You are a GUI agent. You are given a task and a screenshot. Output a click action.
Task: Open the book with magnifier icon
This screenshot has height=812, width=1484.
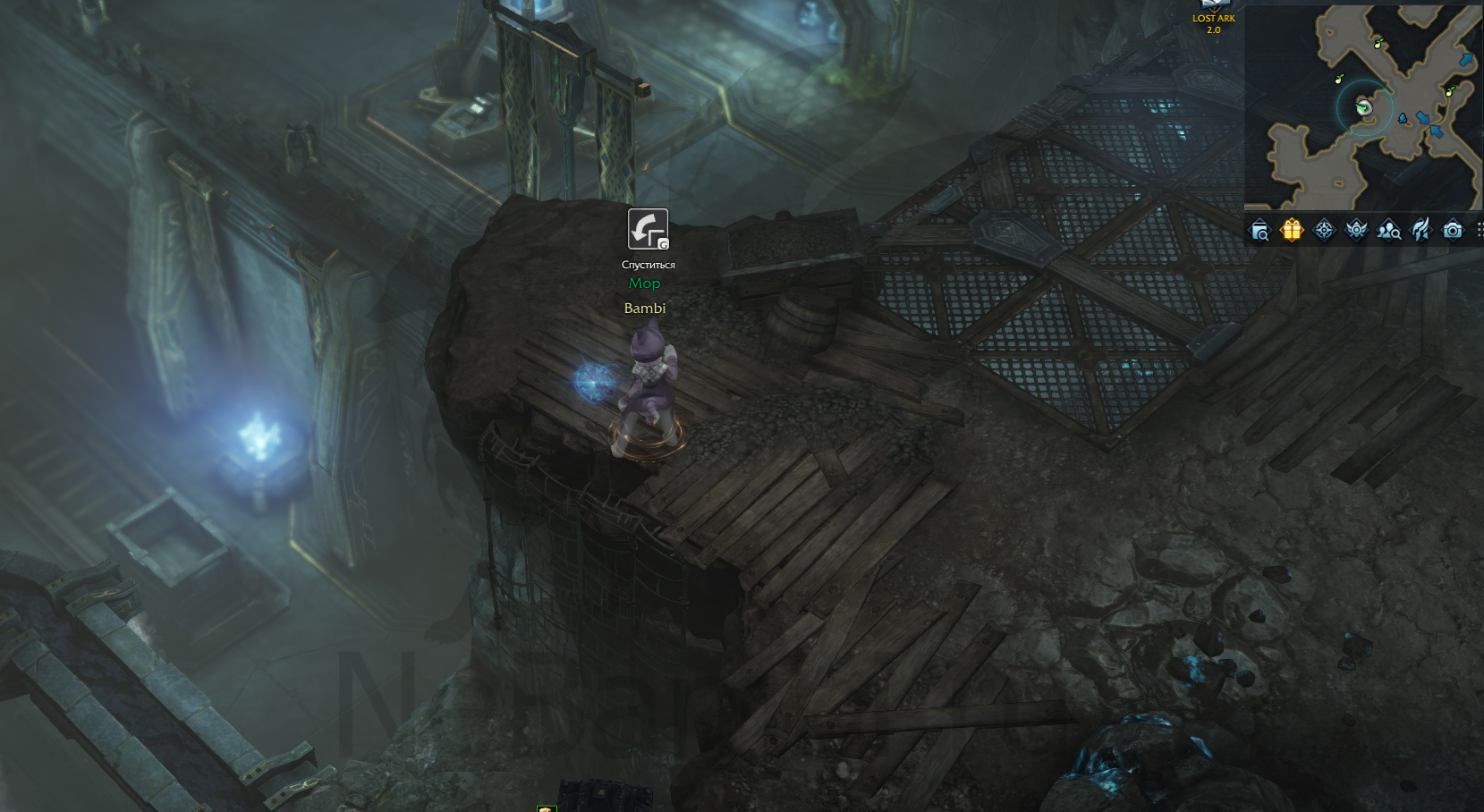[1259, 232]
